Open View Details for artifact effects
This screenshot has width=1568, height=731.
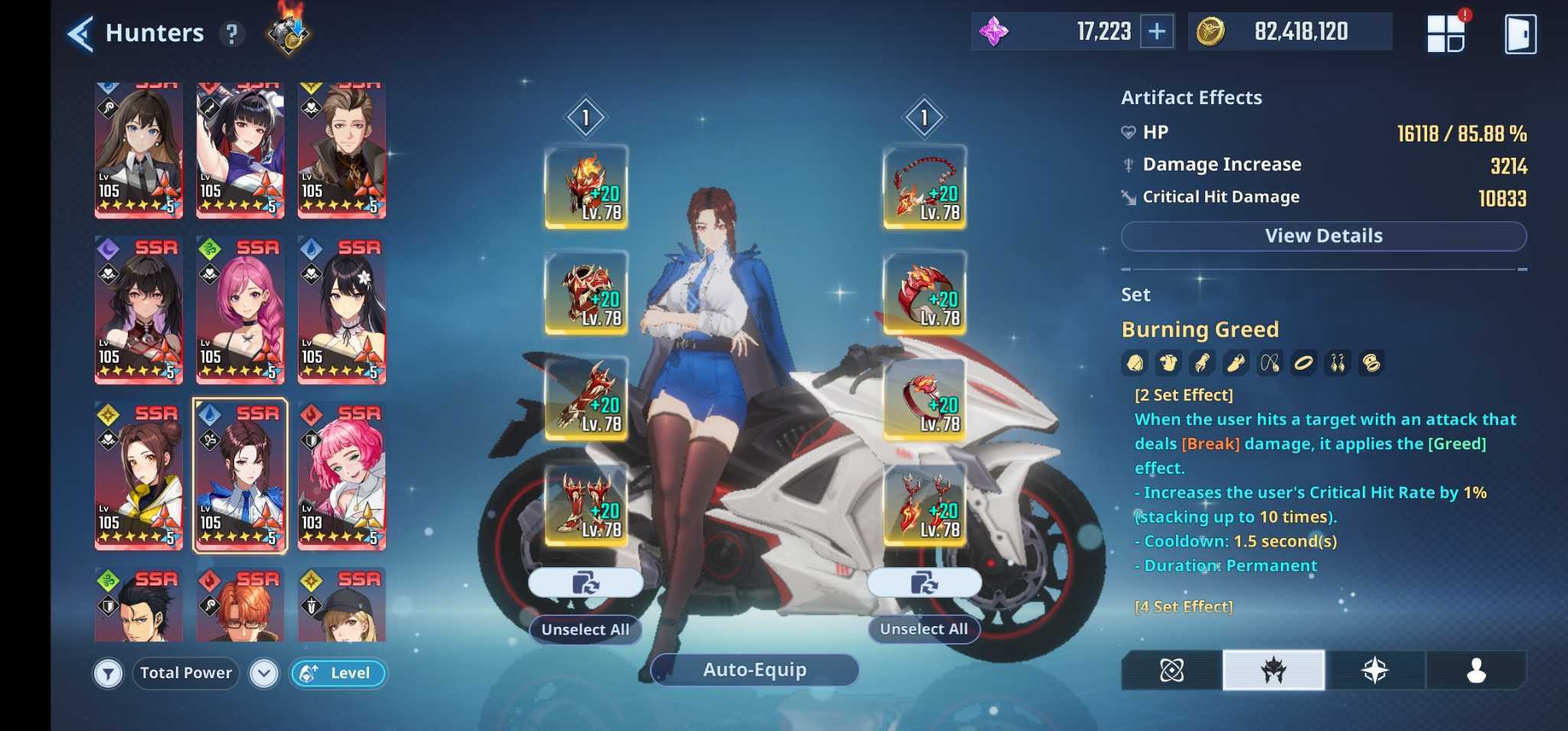pos(1323,236)
